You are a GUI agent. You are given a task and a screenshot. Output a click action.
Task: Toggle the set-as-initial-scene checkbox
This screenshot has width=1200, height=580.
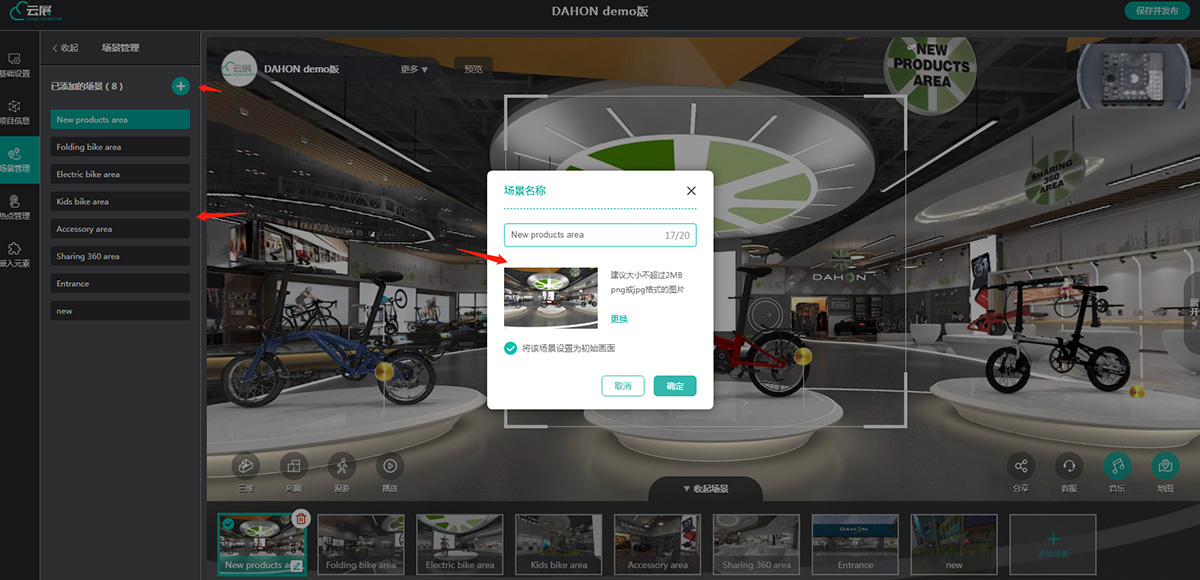click(511, 348)
